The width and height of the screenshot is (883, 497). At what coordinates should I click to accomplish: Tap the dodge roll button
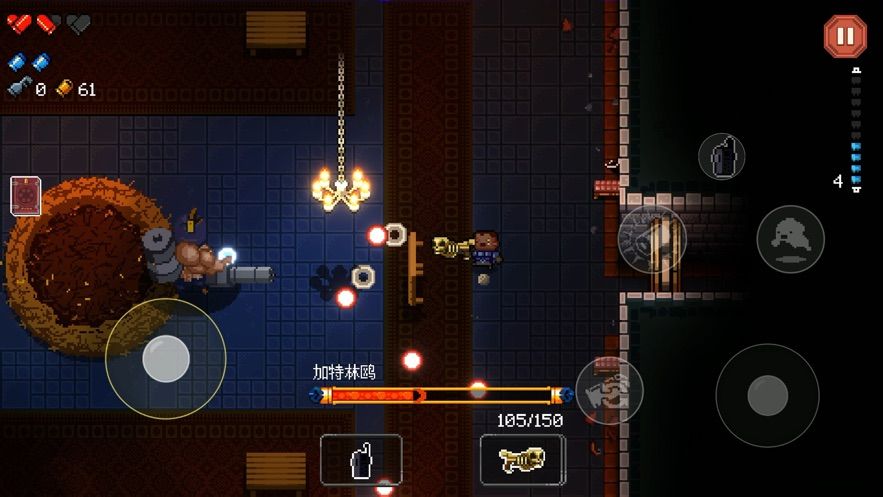790,239
